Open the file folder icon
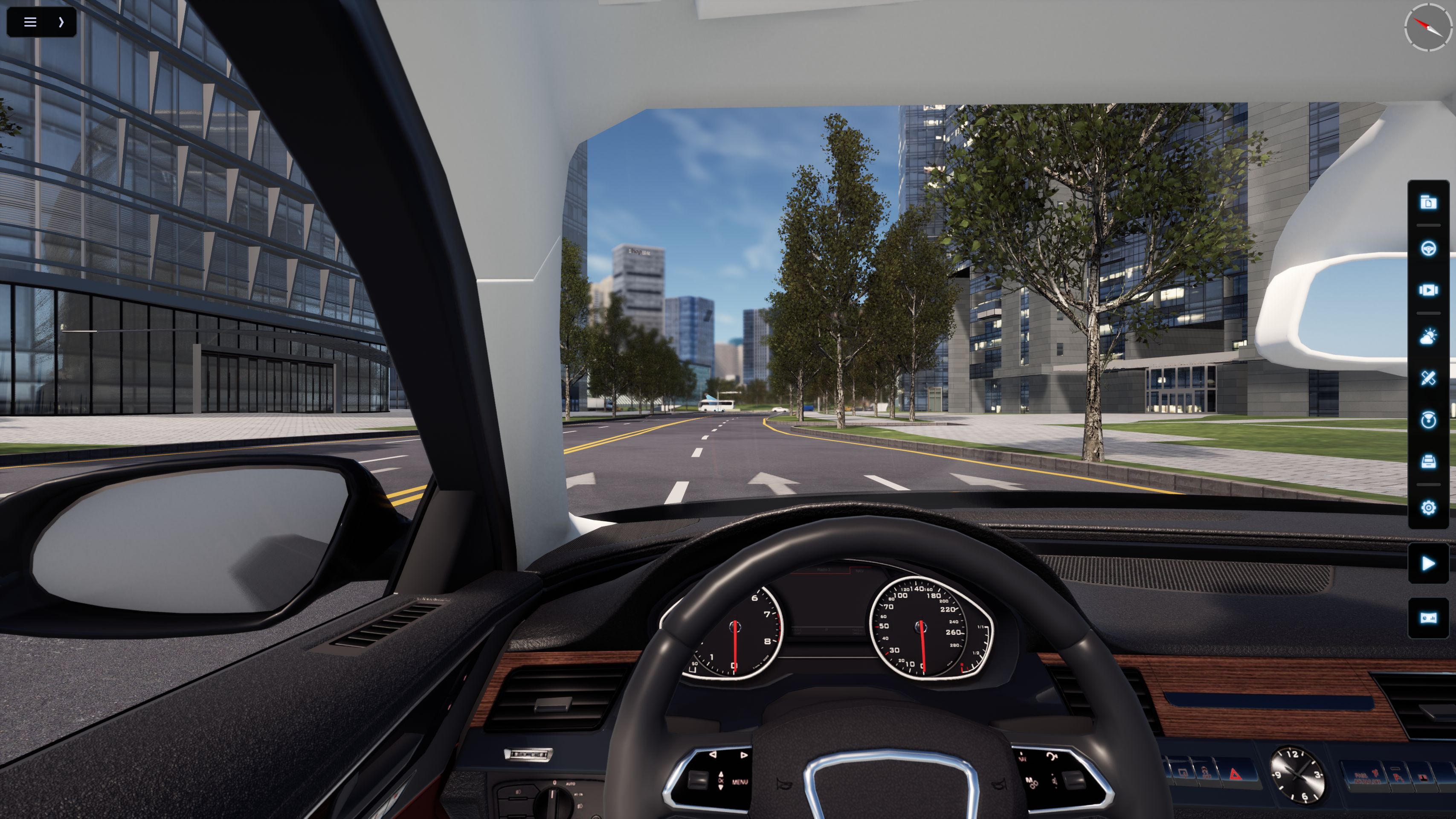 coord(1428,202)
